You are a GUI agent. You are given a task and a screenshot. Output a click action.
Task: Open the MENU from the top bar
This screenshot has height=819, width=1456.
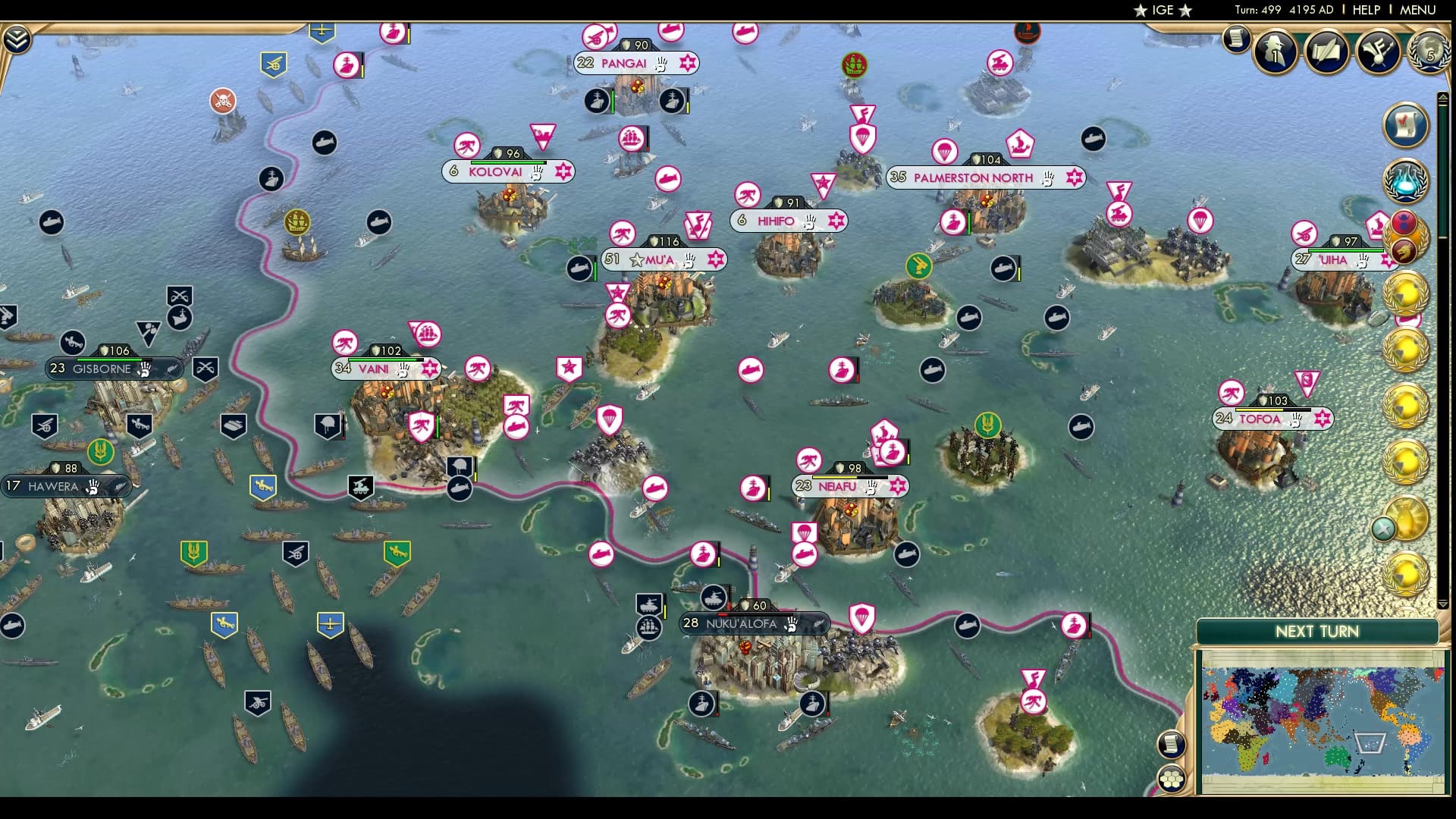(1415, 10)
